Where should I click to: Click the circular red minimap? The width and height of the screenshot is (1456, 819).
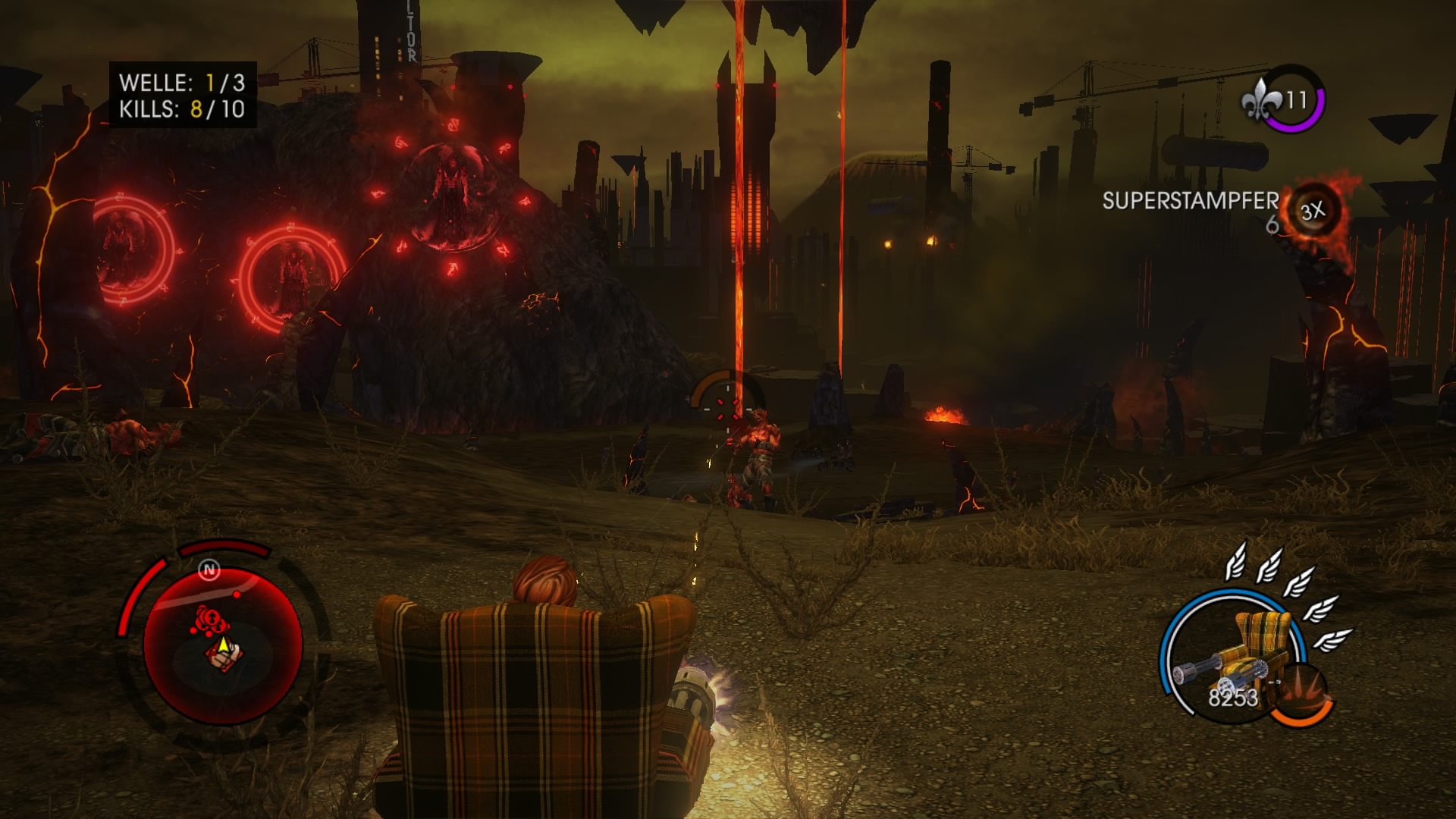[222, 643]
